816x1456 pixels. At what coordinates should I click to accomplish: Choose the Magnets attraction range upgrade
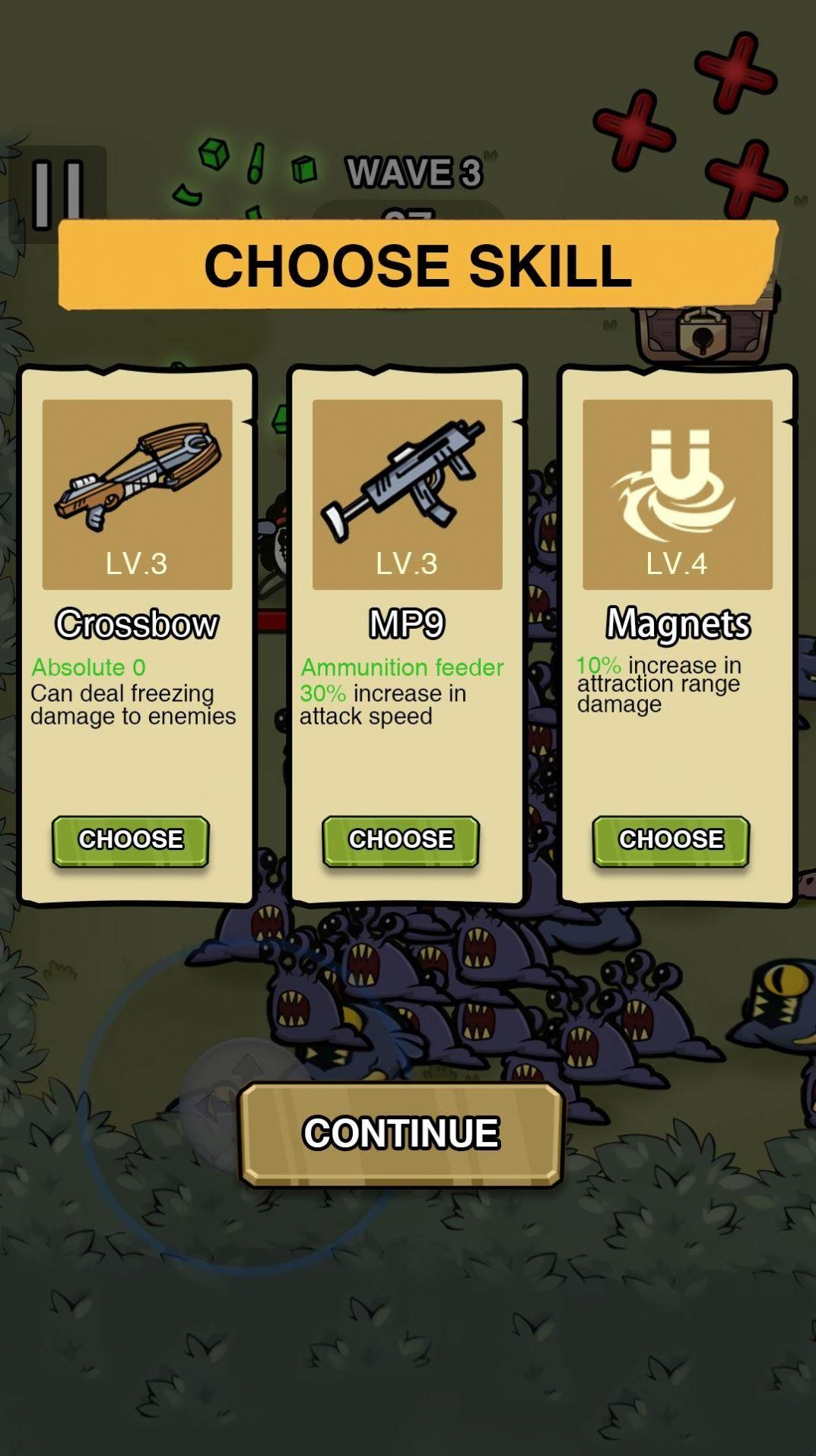(671, 840)
